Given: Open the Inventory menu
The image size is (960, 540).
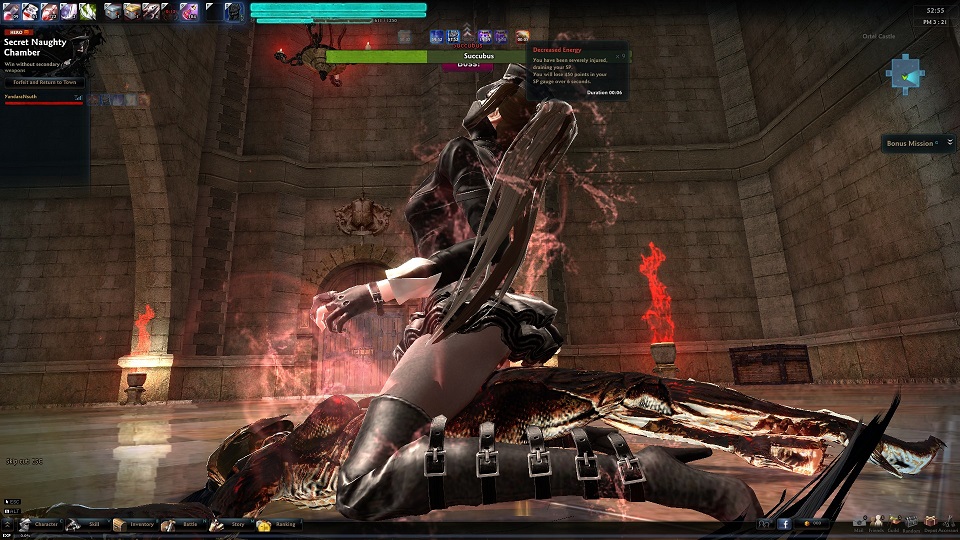Looking at the screenshot, I should click(x=134, y=524).
